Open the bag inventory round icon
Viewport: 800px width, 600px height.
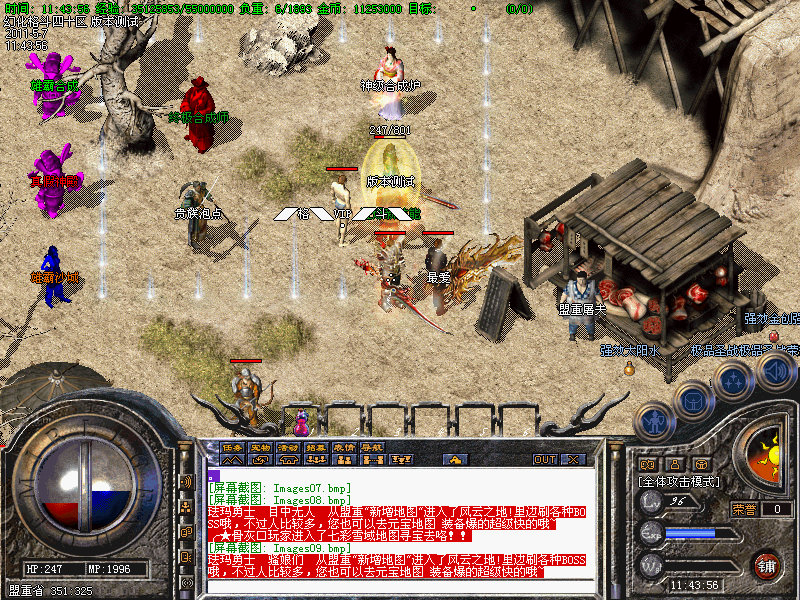click(x=692, y=399)
